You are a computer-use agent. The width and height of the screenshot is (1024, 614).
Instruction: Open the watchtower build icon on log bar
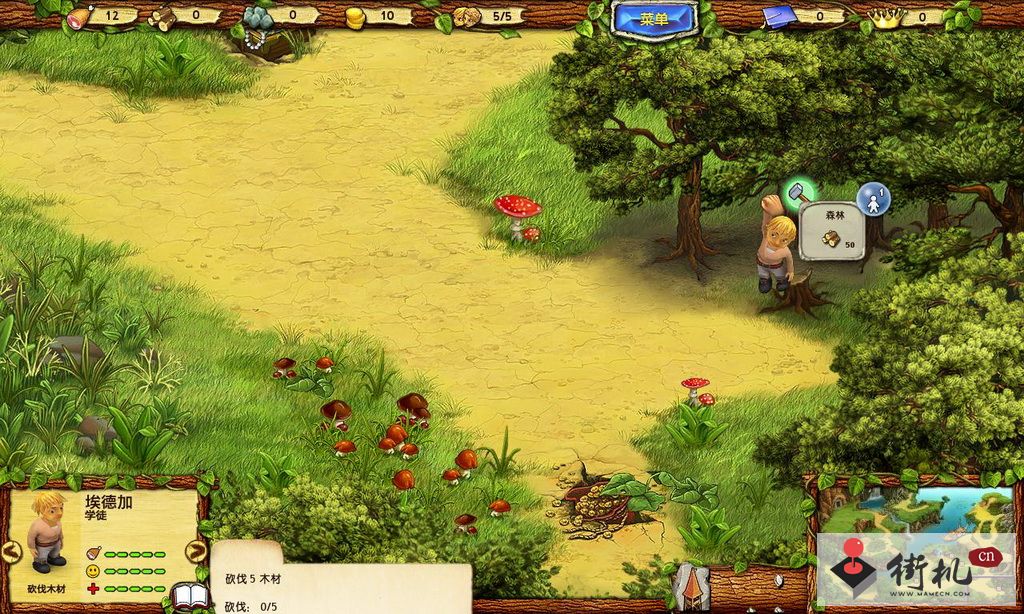[691, 588]
